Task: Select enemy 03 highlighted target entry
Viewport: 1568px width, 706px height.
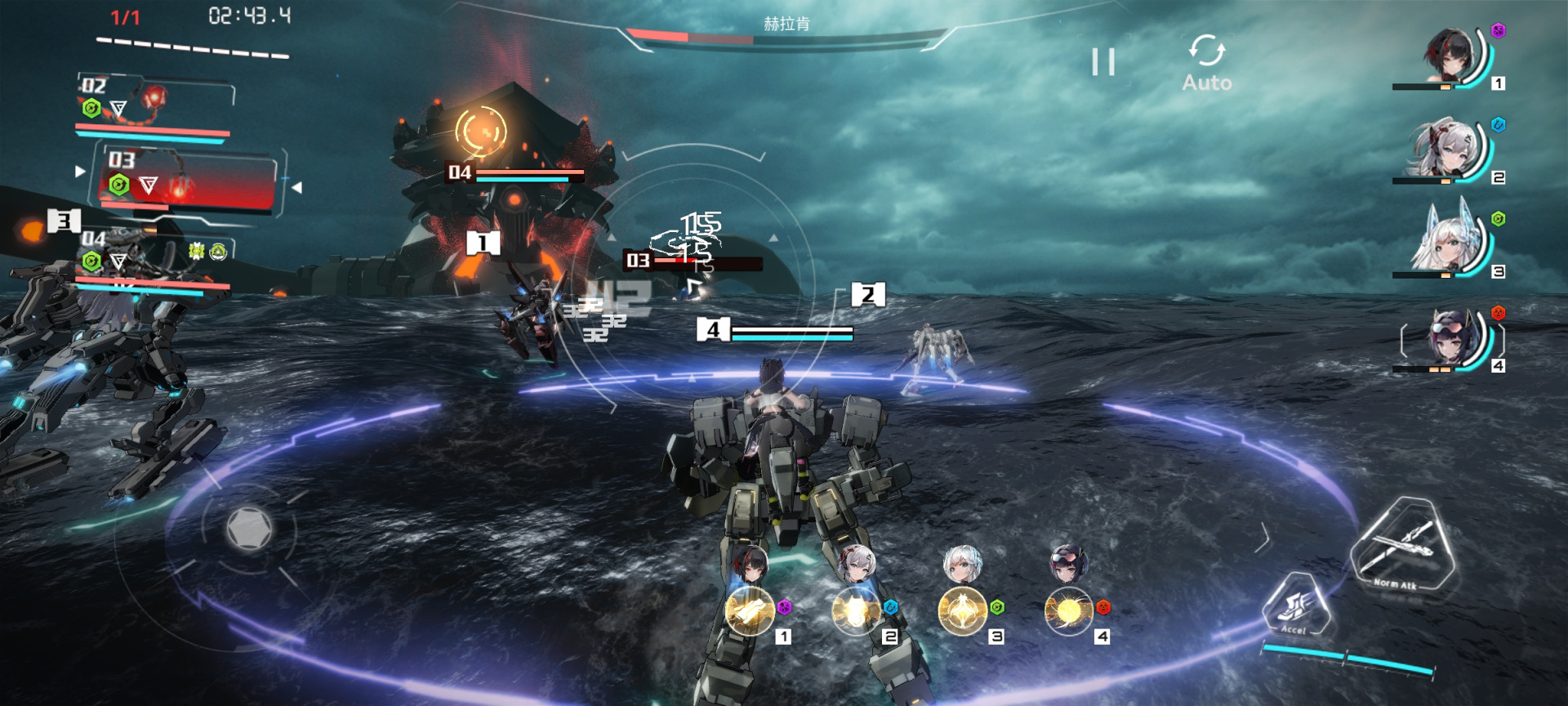Action: point(189,181)
